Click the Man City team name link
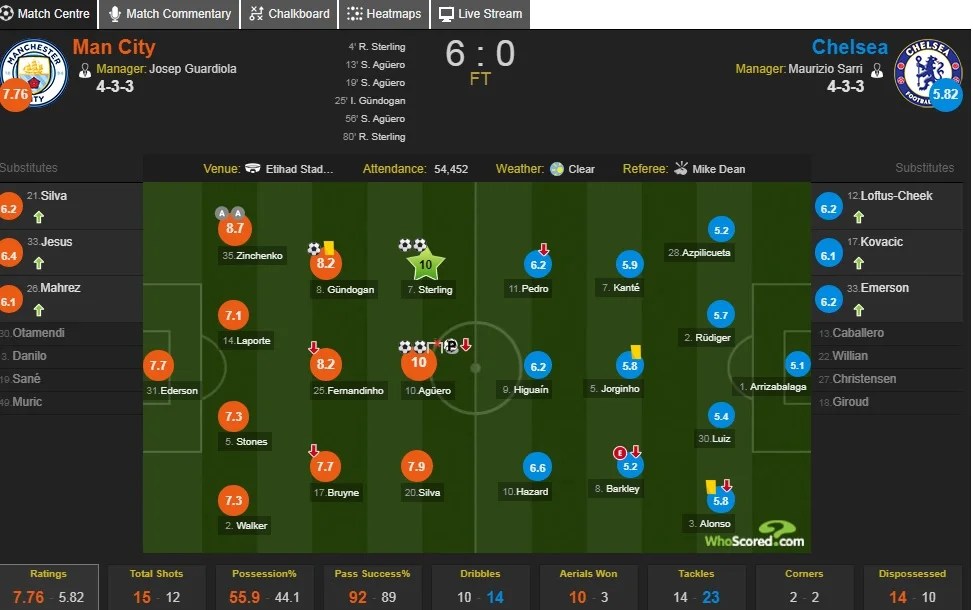Image resolution: width=973 pixels, height=610 pixels. 114,47
